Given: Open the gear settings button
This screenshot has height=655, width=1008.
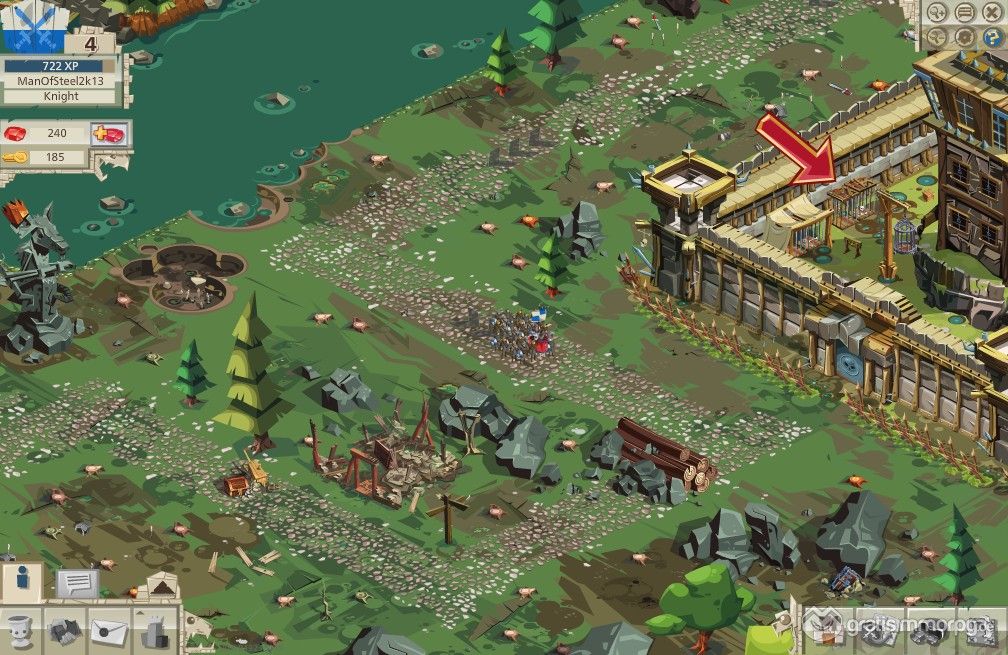Looking at the screenshot, I should pyautogui.click(x=964, y=37).
